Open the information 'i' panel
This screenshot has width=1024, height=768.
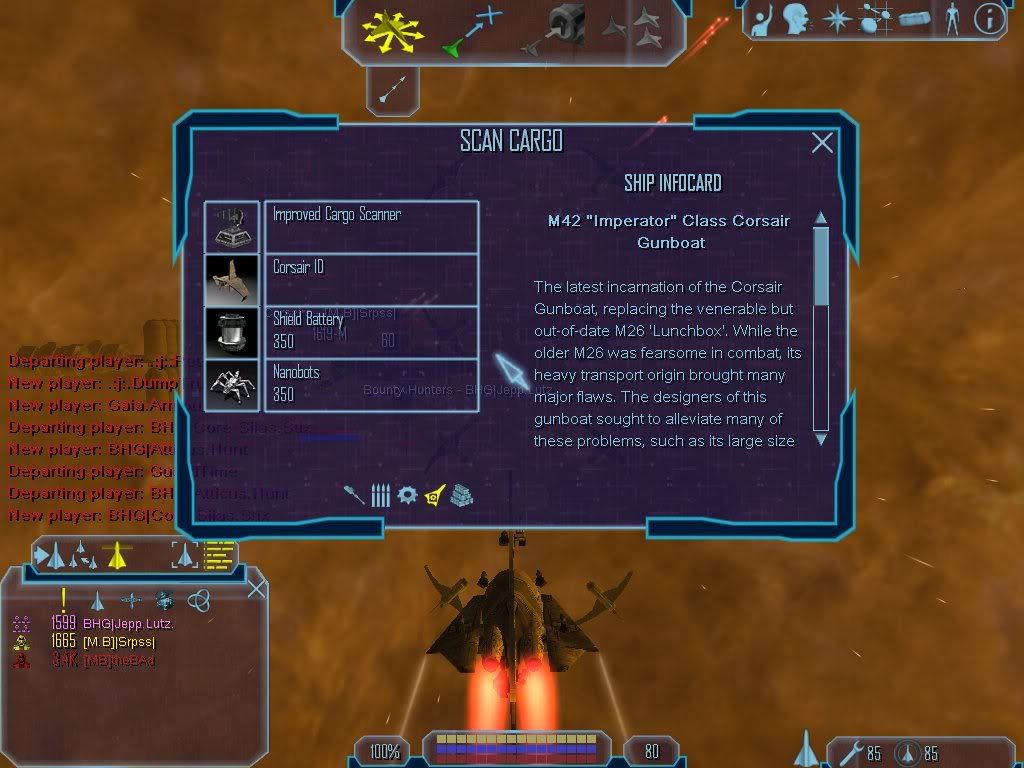coord(989,19)
